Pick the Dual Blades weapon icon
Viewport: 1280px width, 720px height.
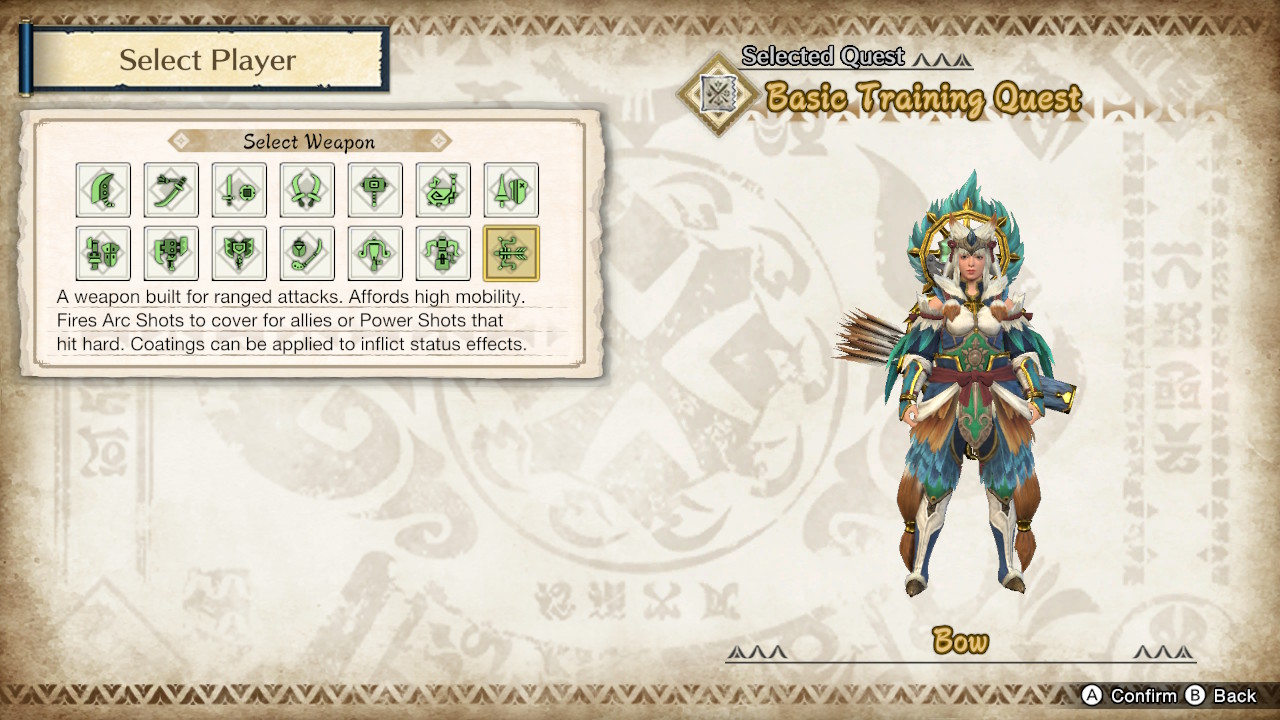tap(307, 190)
